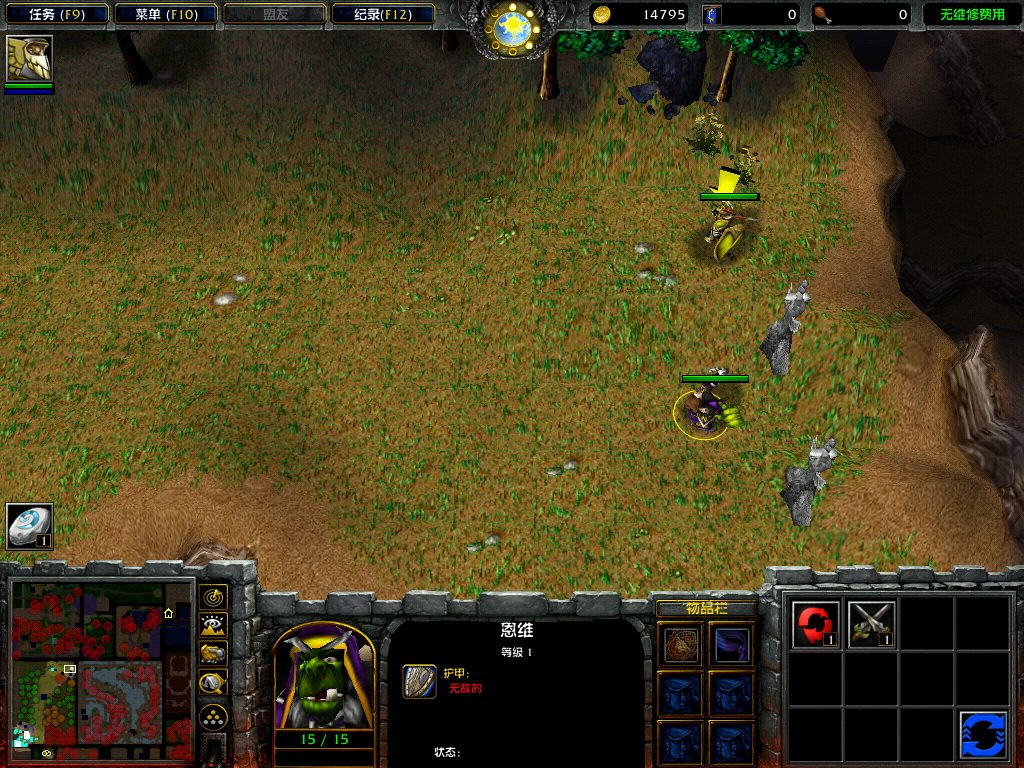
Task: Use the purple mask inventory item
Action: pyautogui.click(x=732, y=645)
